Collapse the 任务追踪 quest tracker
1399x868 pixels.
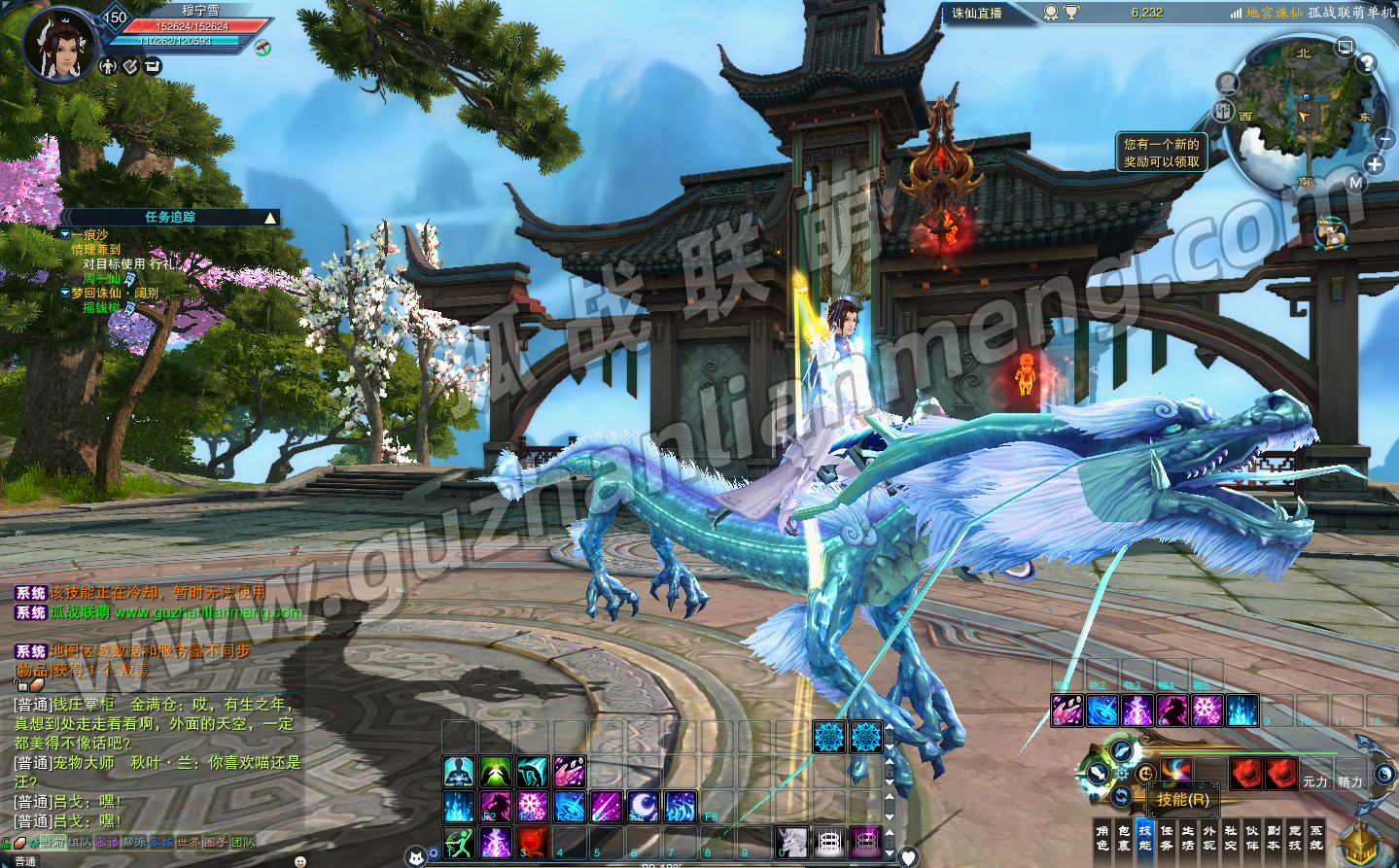[x=270, y=218]
